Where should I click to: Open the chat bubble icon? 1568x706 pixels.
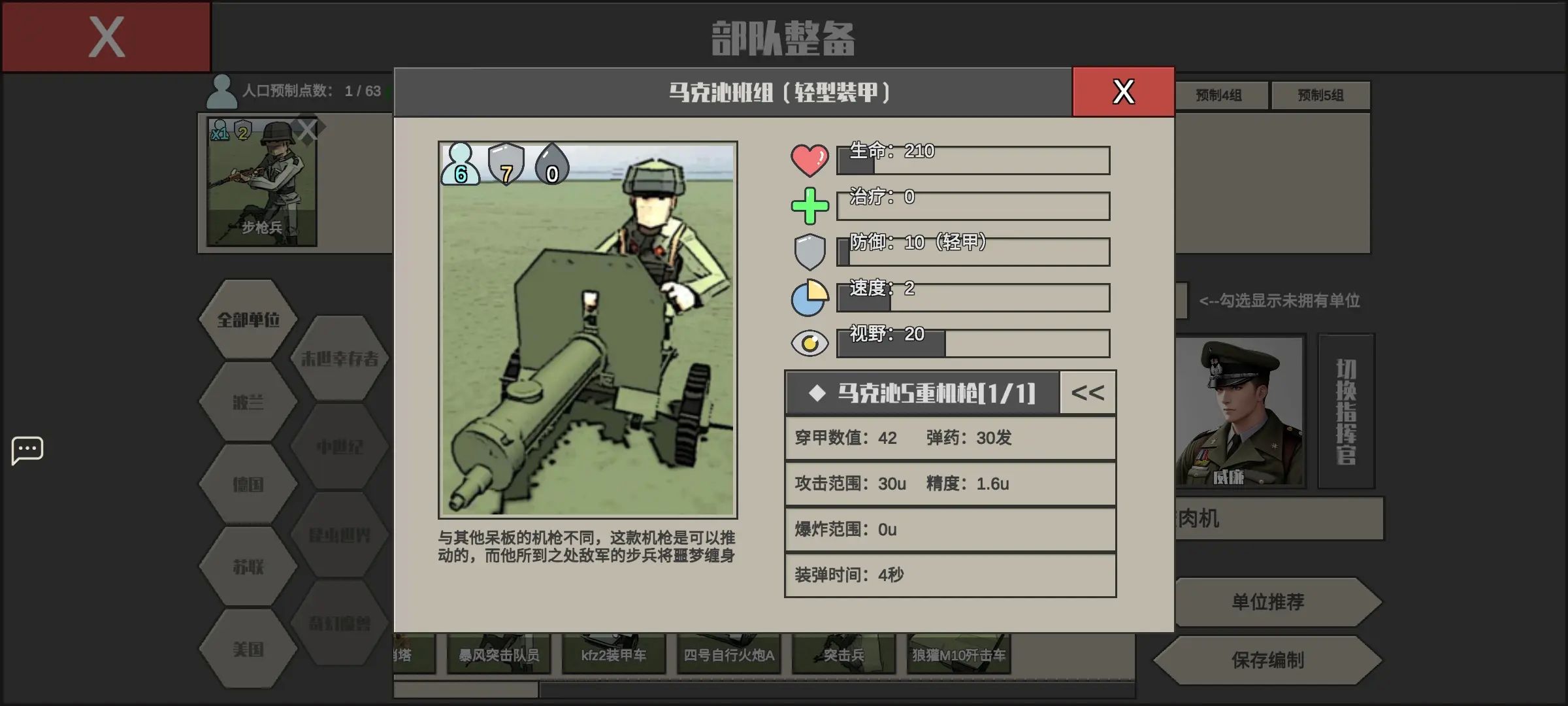27,450
